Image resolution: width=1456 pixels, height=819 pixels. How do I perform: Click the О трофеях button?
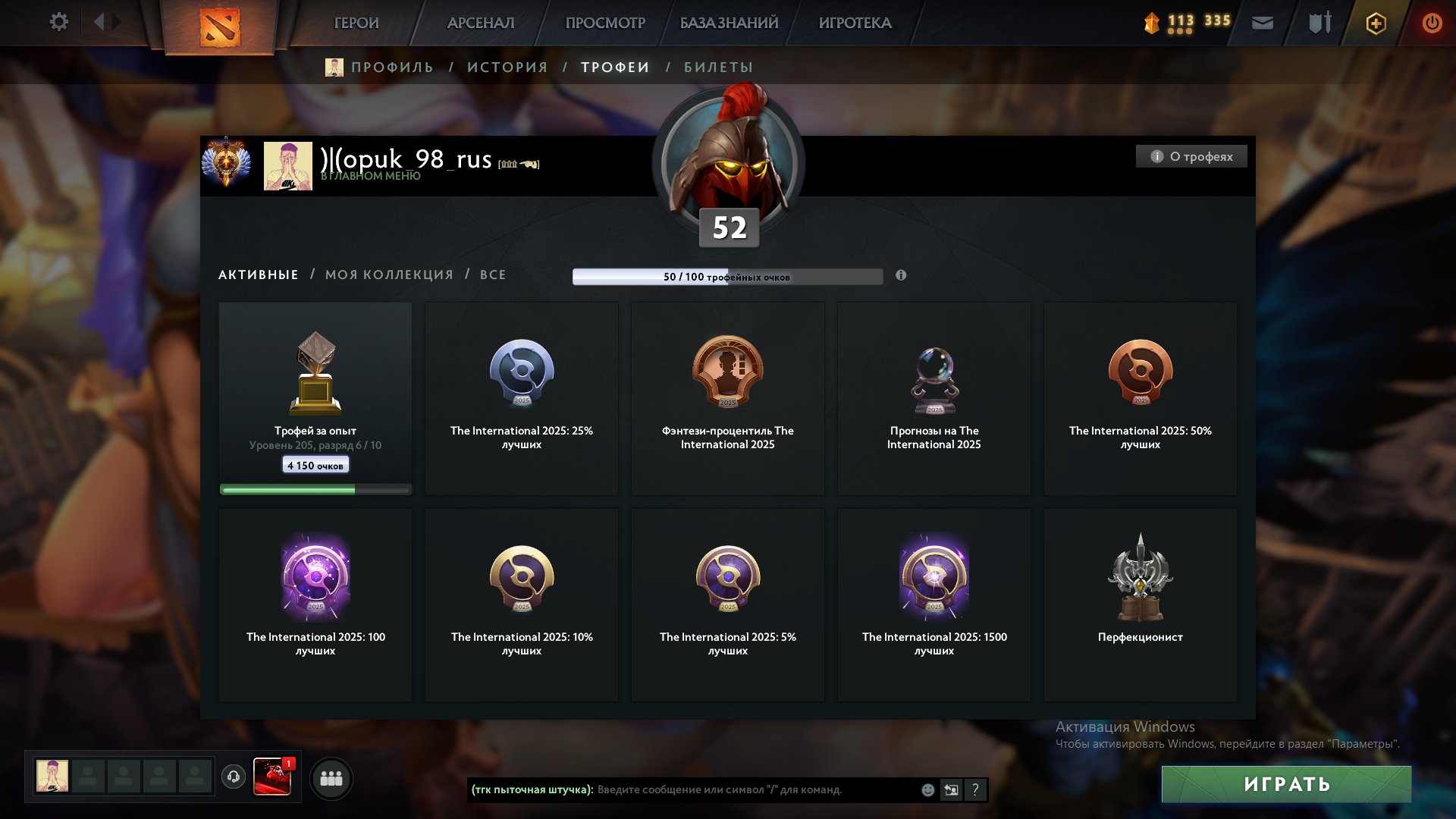1191,156
